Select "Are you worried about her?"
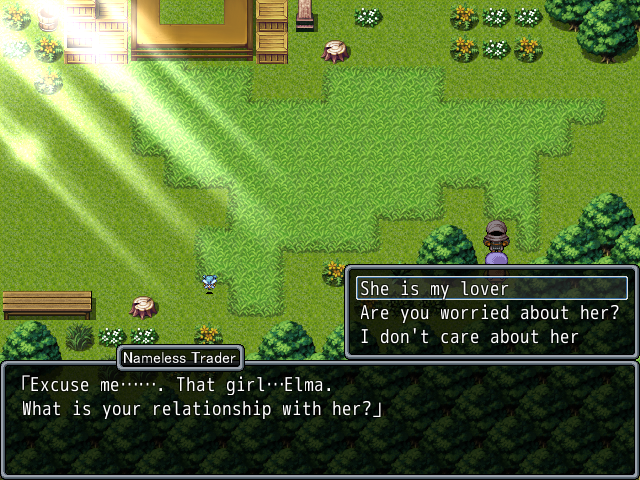The height and width of the screenshot is (480, 640). click(489, 313)
